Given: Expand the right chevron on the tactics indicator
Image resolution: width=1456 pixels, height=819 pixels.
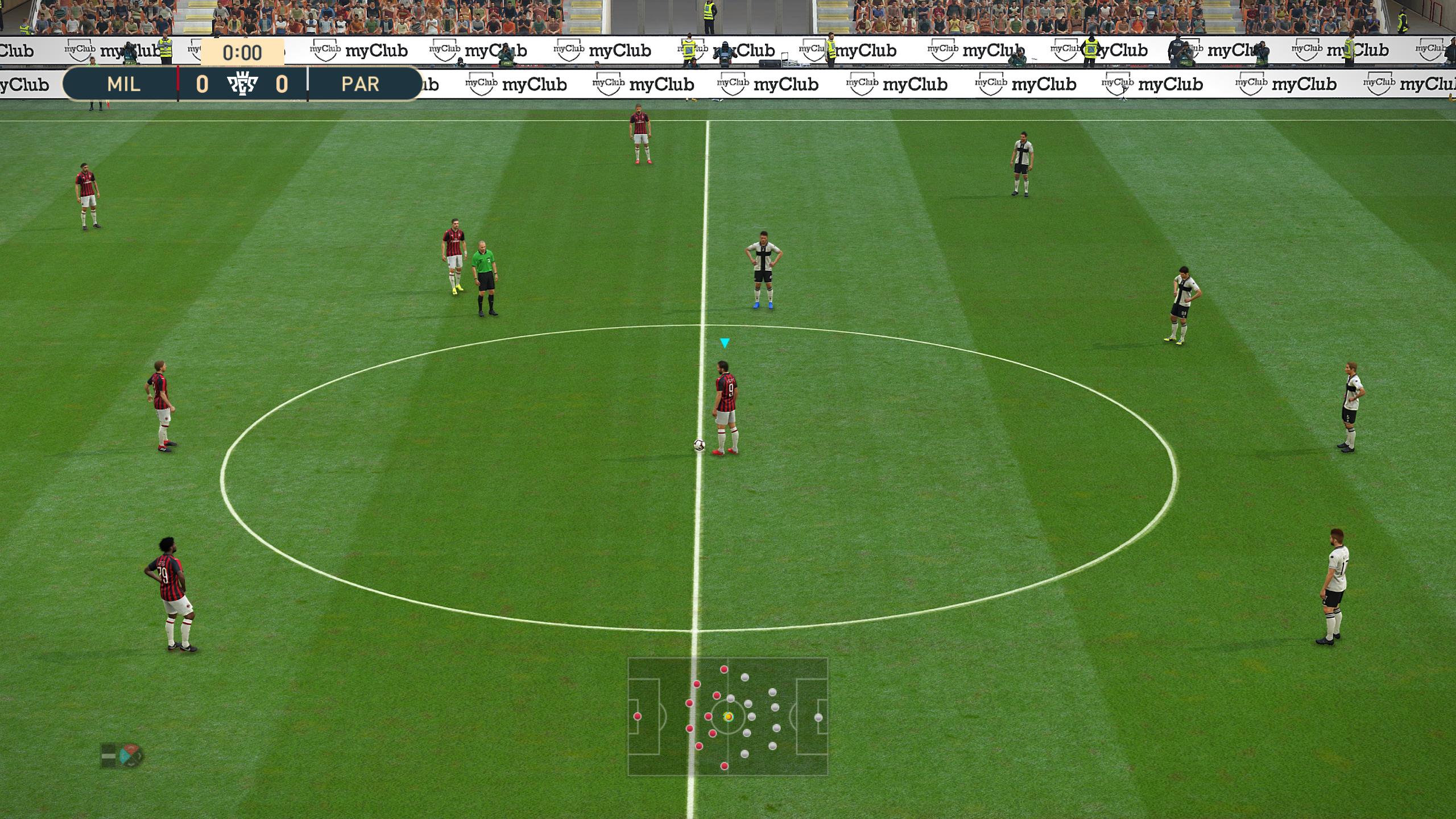Looking at the screenshot, I should point(139,755).
